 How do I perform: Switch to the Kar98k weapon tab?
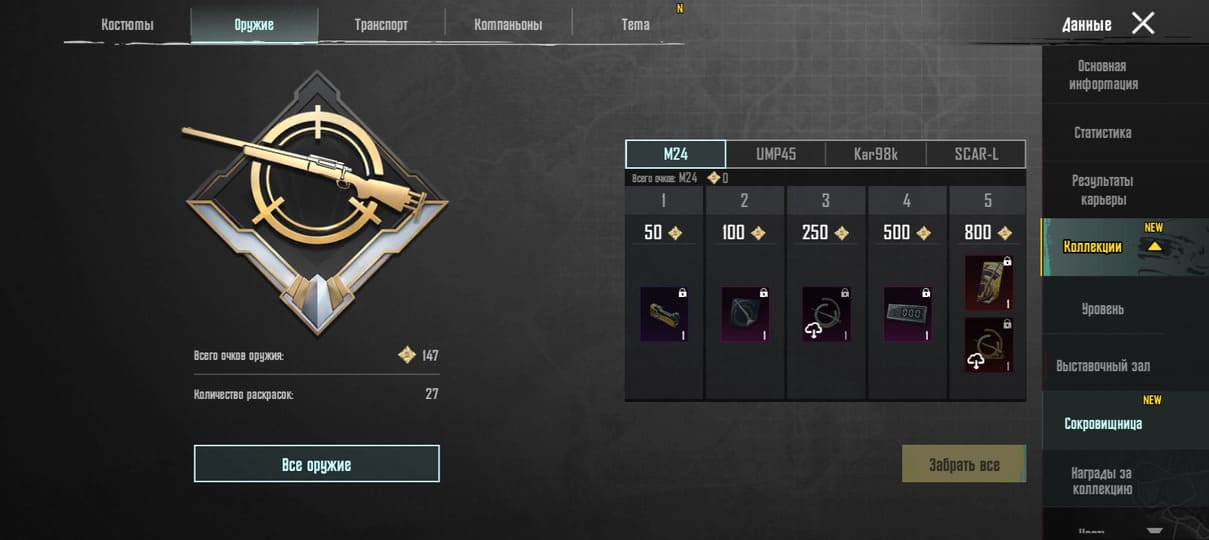pos(876,154)
